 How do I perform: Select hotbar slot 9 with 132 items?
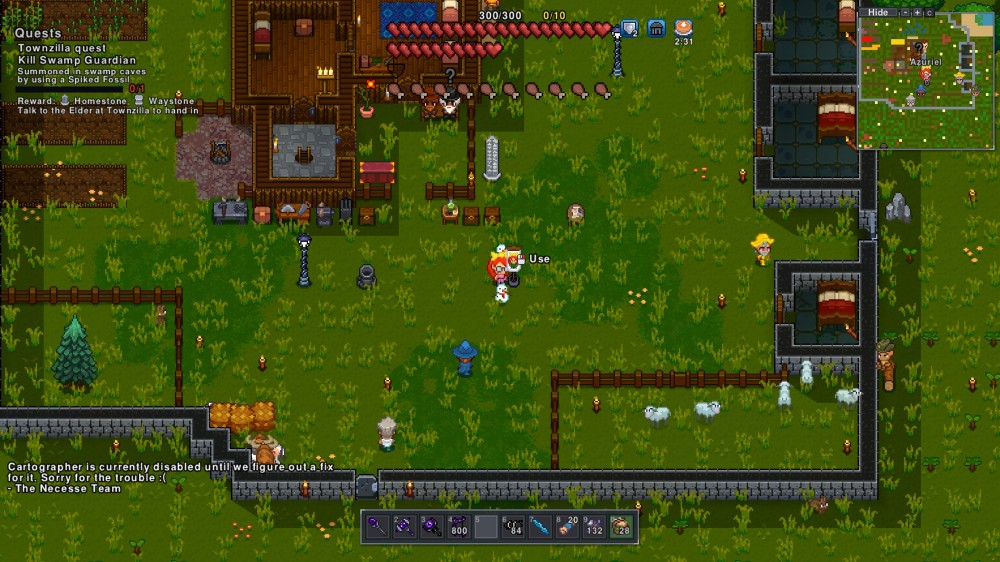pyautogui.click(x=594, y=526)
